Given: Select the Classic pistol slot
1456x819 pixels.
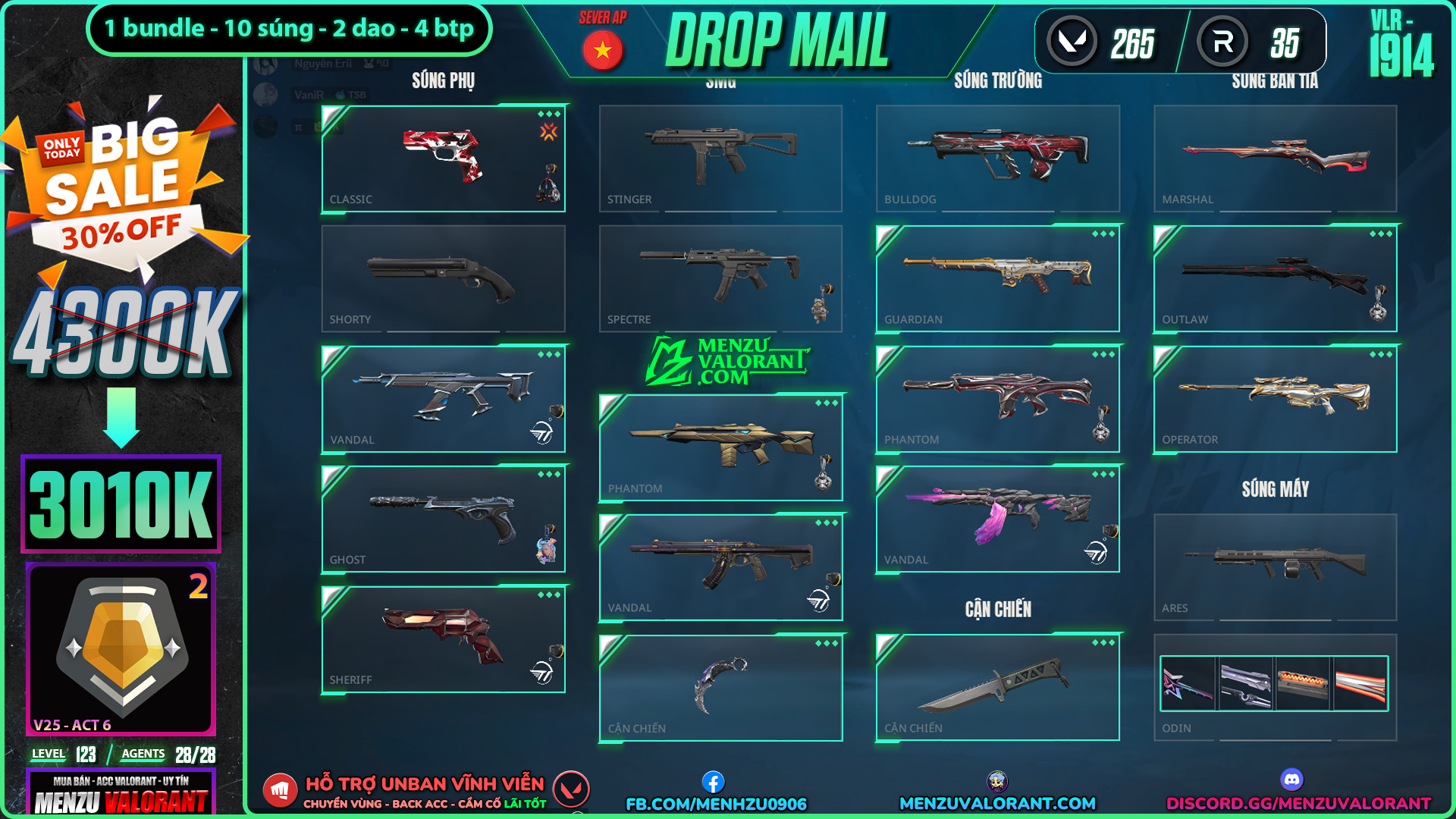Looking at the screenshot, I should coord(443,158).
